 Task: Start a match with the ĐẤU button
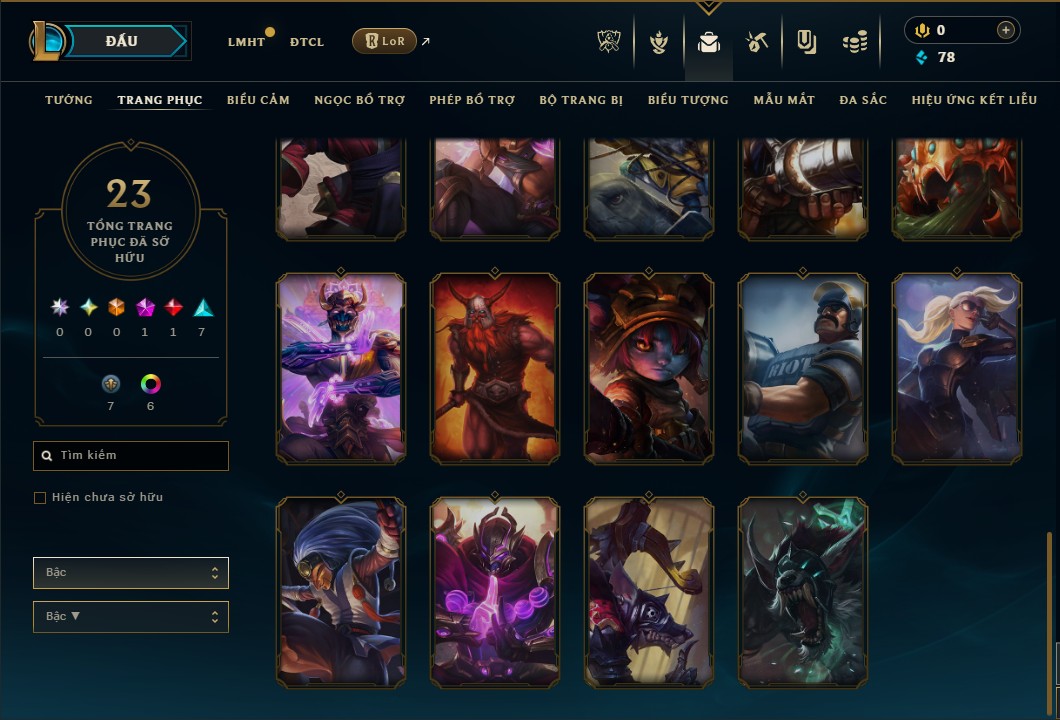(122, 41)
